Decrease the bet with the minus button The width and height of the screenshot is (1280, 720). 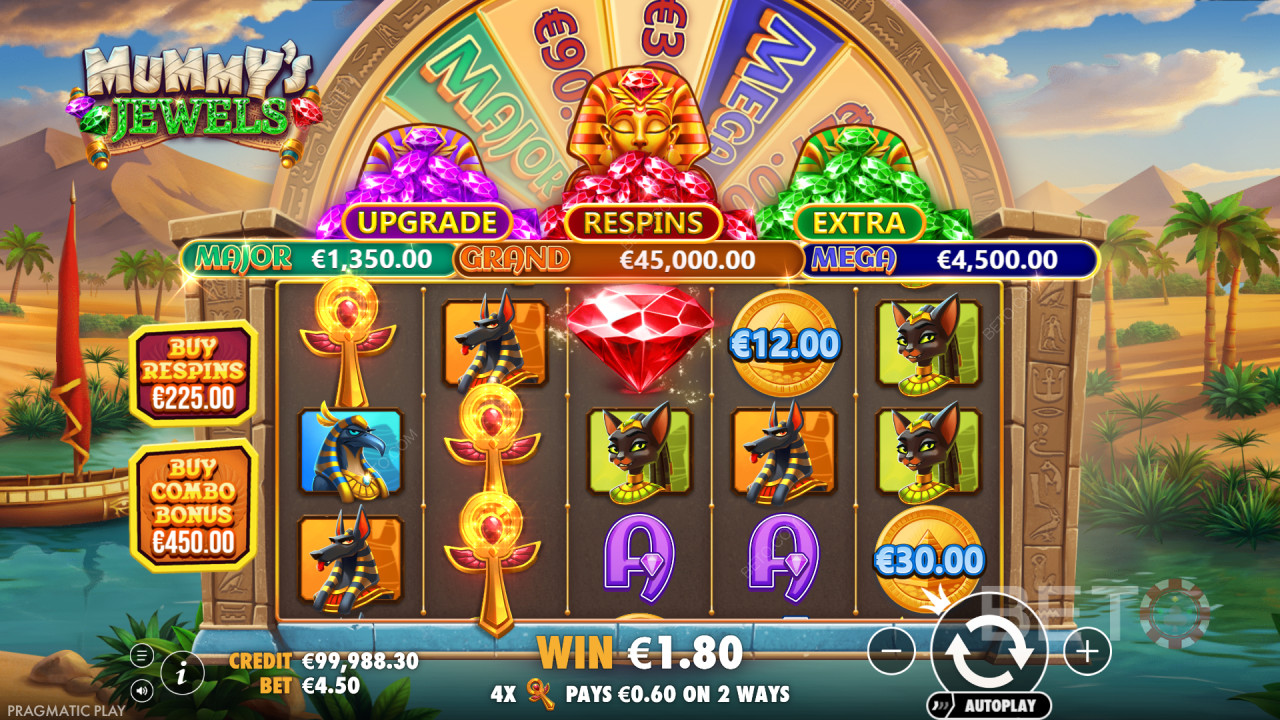click(x=891, y=653)
